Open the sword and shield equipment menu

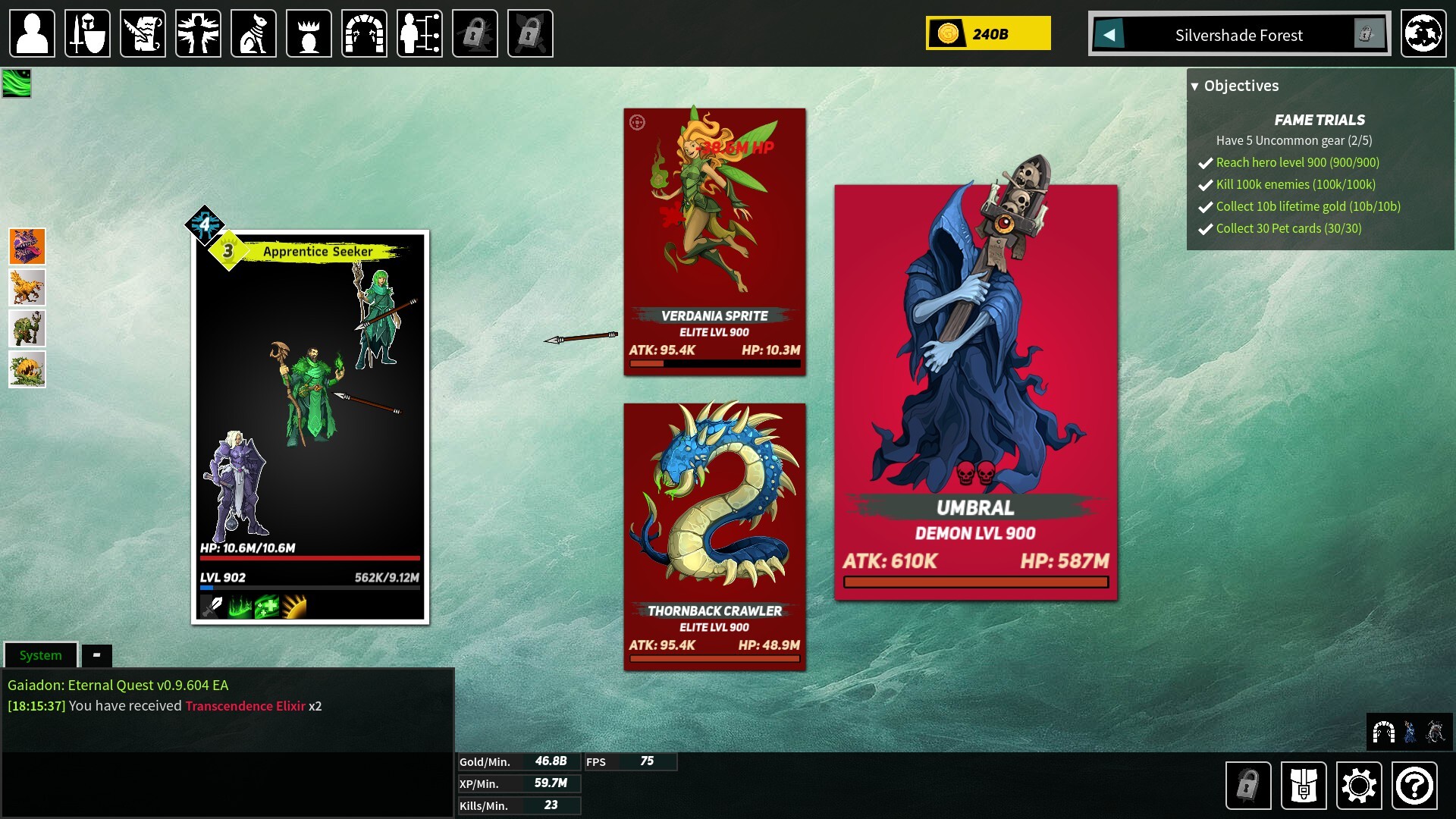pyautogui.click(x=87, y=33)
